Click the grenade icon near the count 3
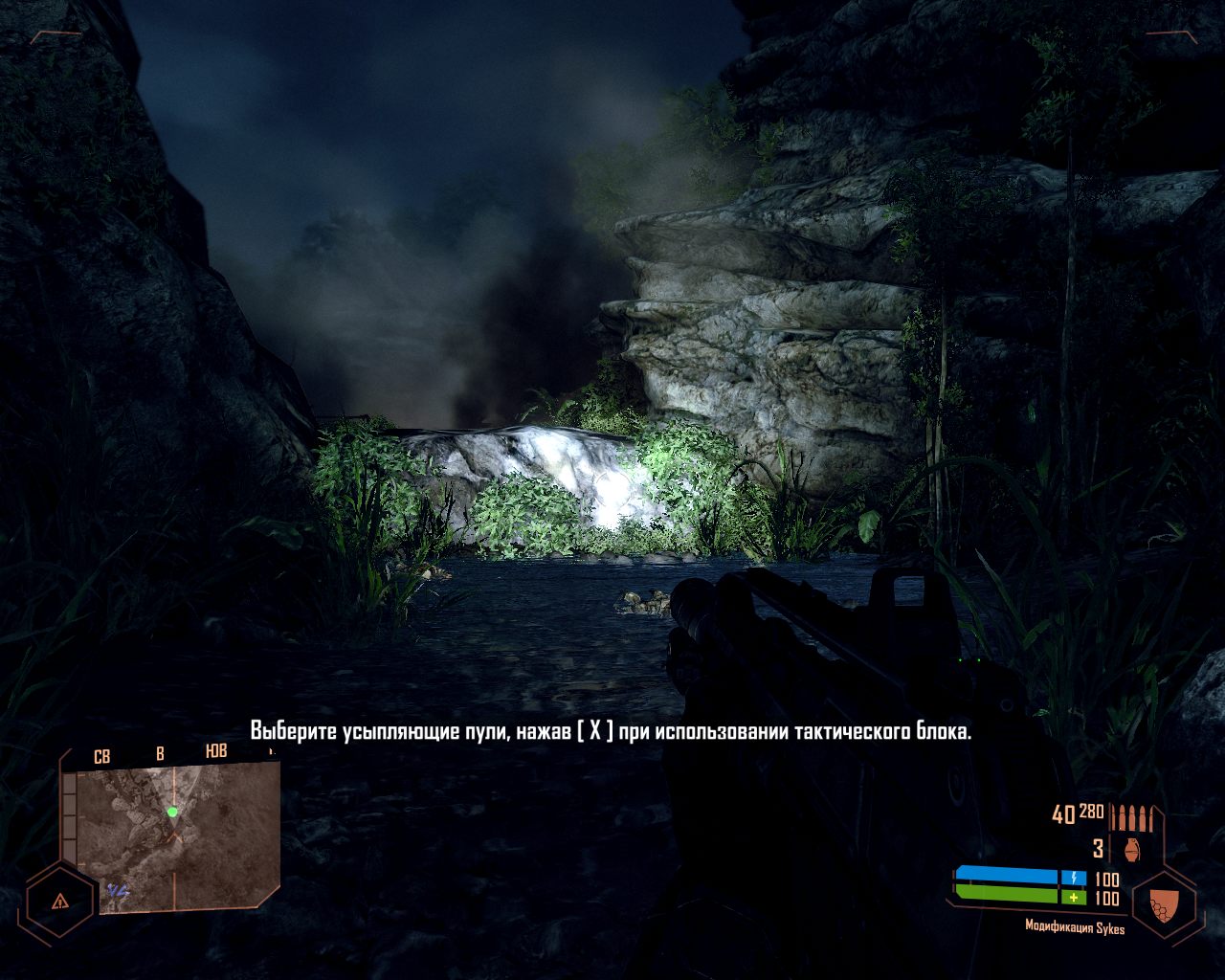 (1132, 849)
